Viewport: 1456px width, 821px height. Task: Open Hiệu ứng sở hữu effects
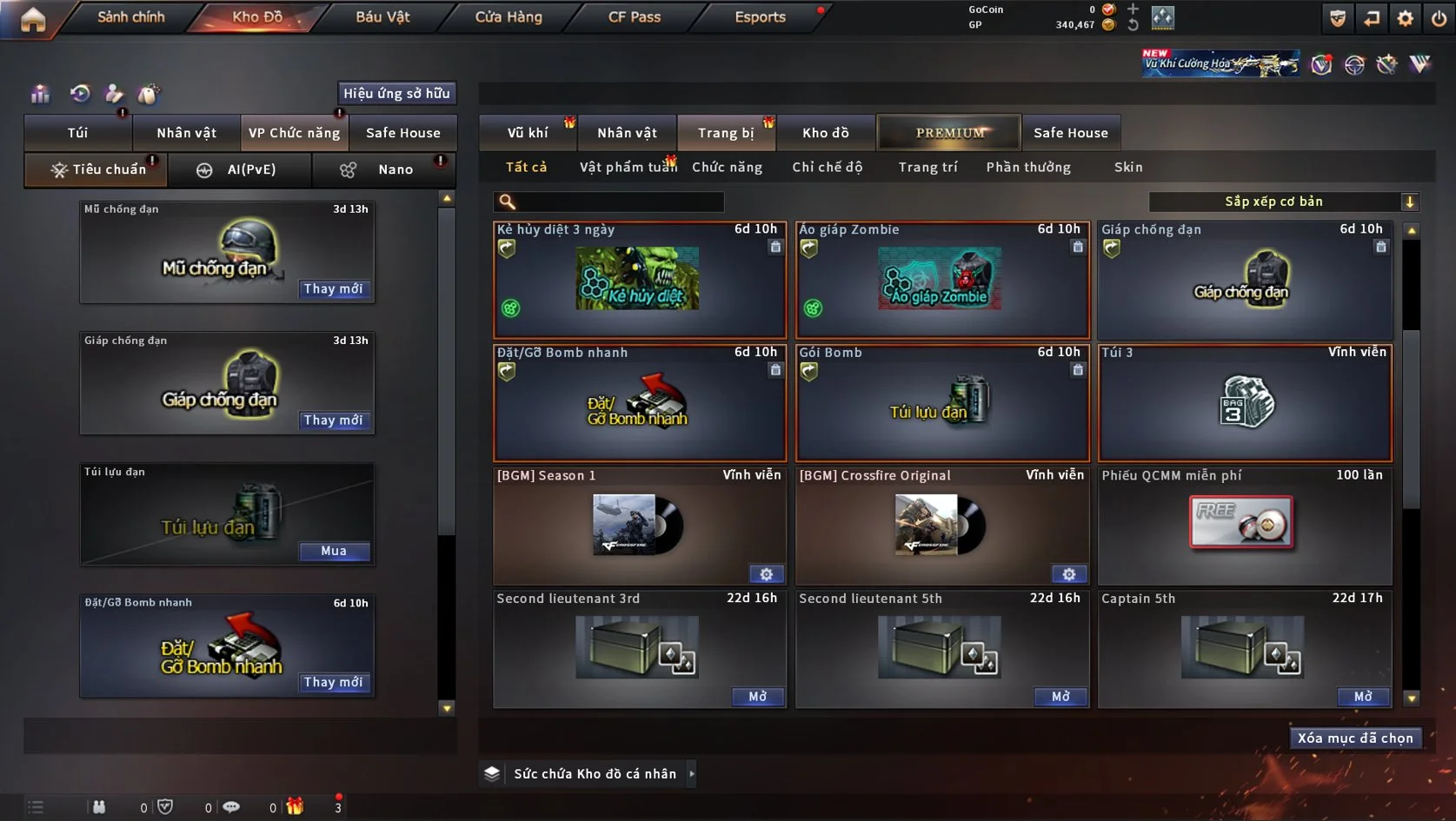pyautogui.click(x=396, y=94)
